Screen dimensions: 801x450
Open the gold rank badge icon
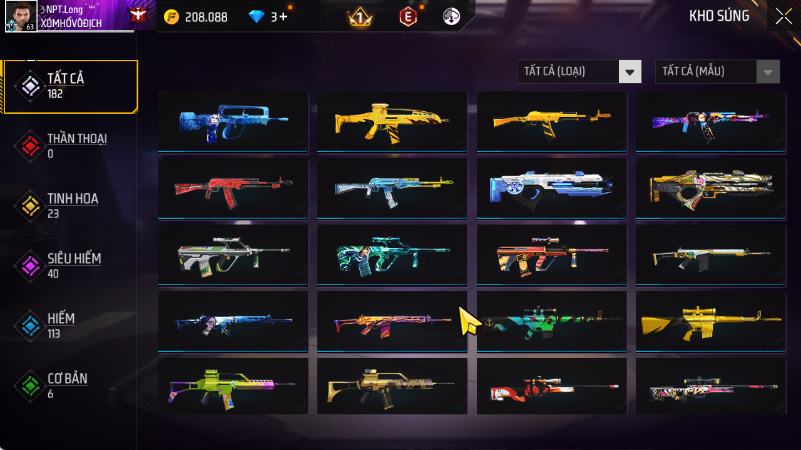coord(360,17)
